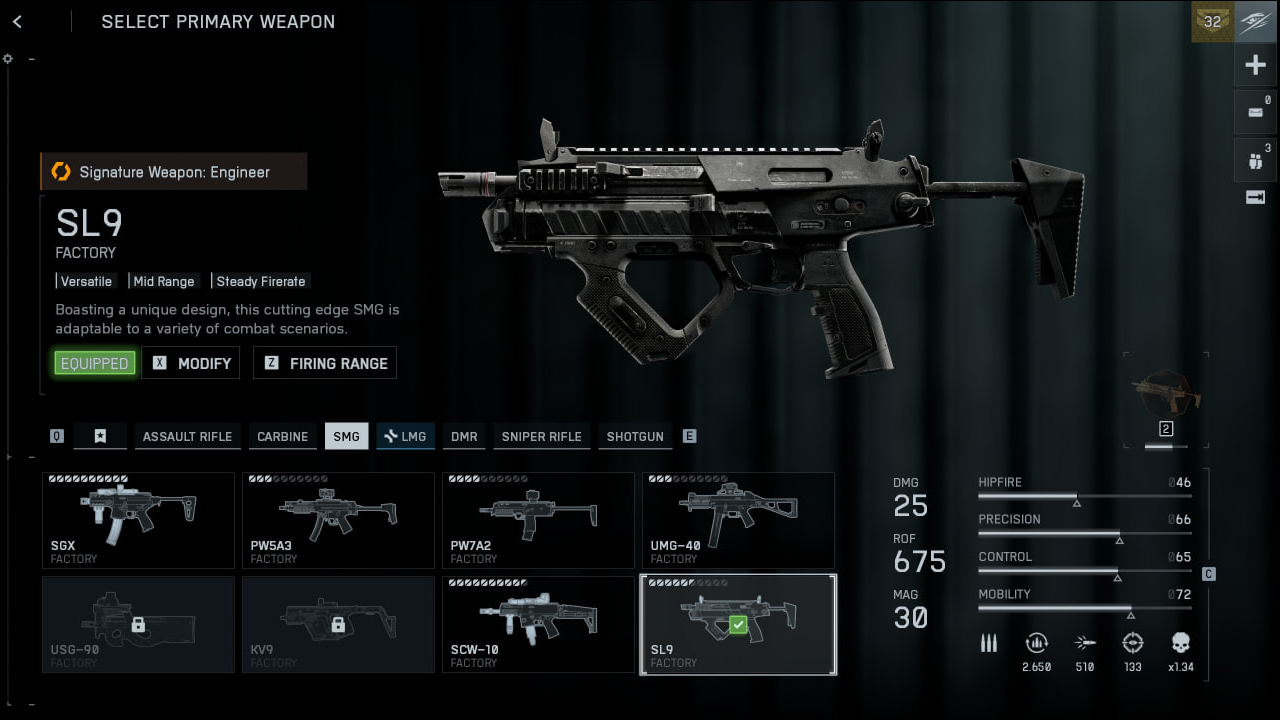Go back with the top-left arrow

(x=17, y=22)
